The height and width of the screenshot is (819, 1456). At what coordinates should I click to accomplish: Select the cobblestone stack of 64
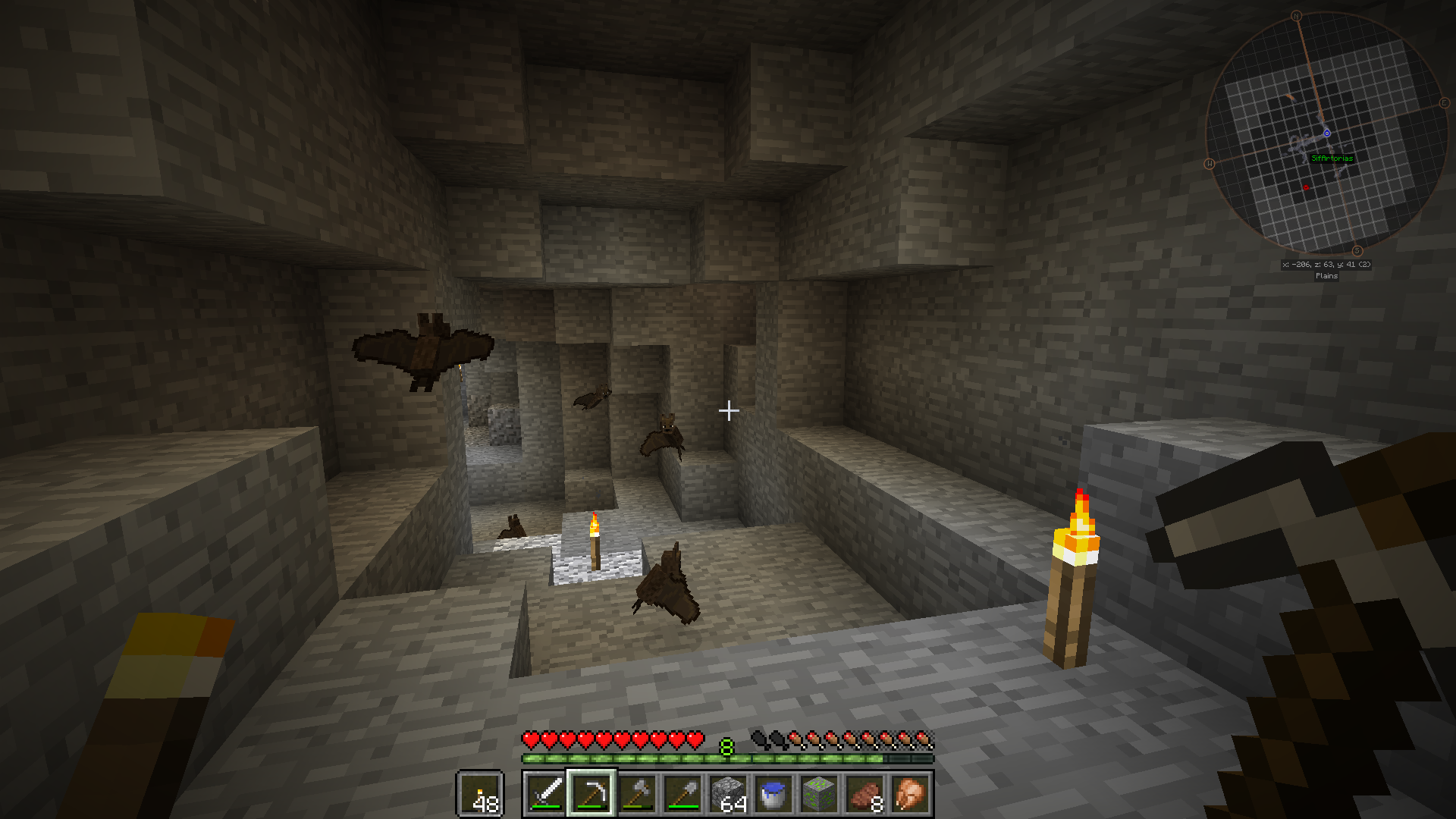pos(728,794)
